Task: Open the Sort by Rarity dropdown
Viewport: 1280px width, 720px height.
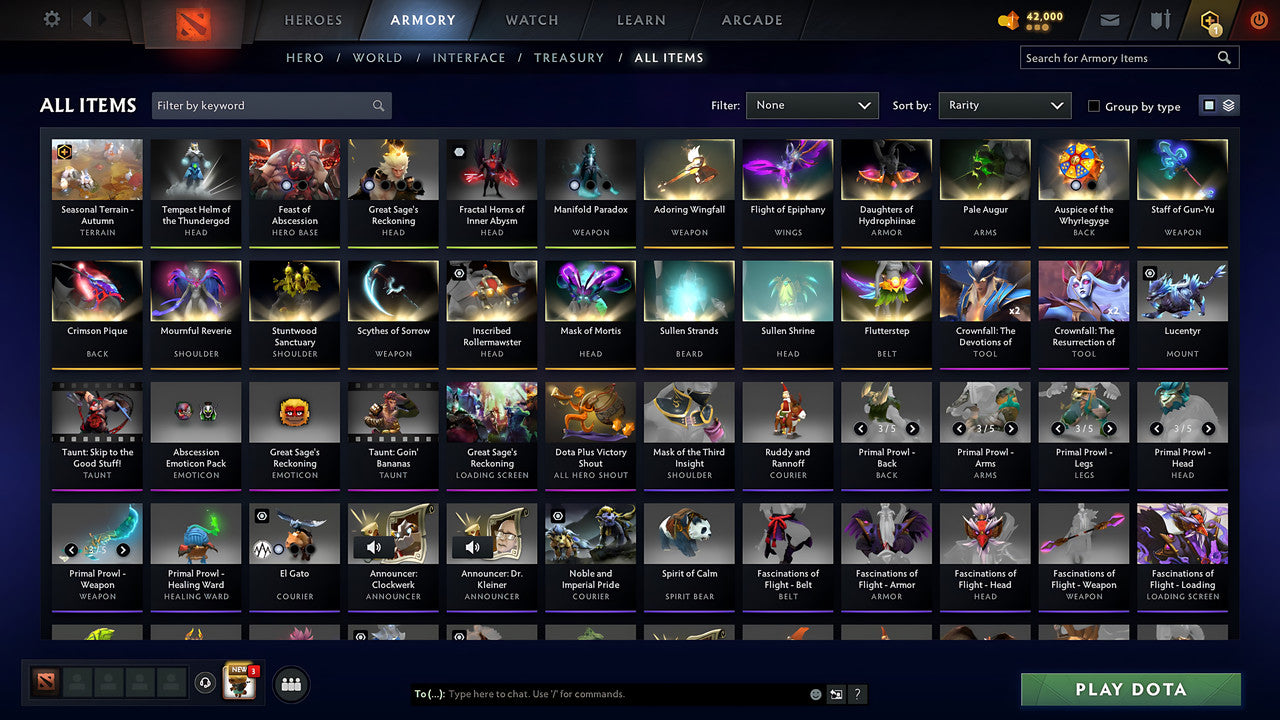Action: coord(1004,105)
